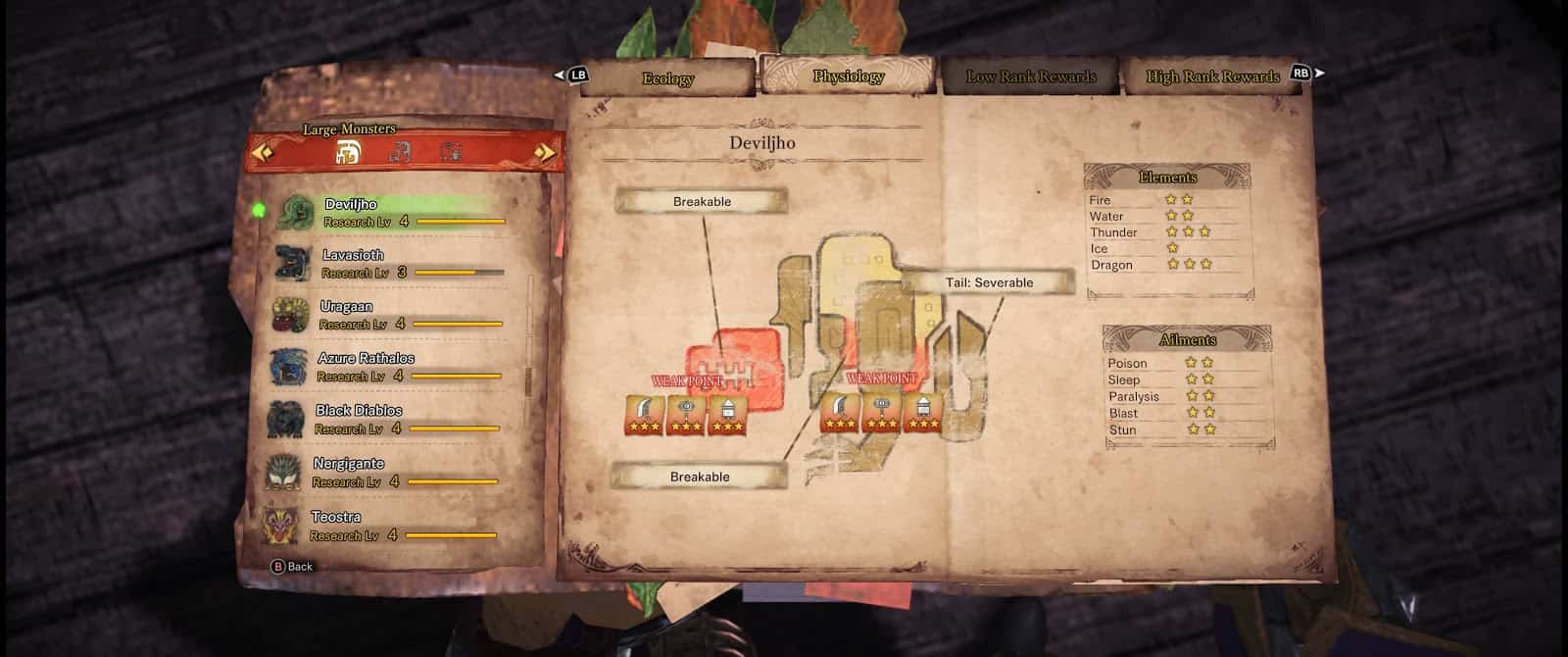Show the Low Rank Rewards tab
Screen dimensions: 1568x657
1031,76
